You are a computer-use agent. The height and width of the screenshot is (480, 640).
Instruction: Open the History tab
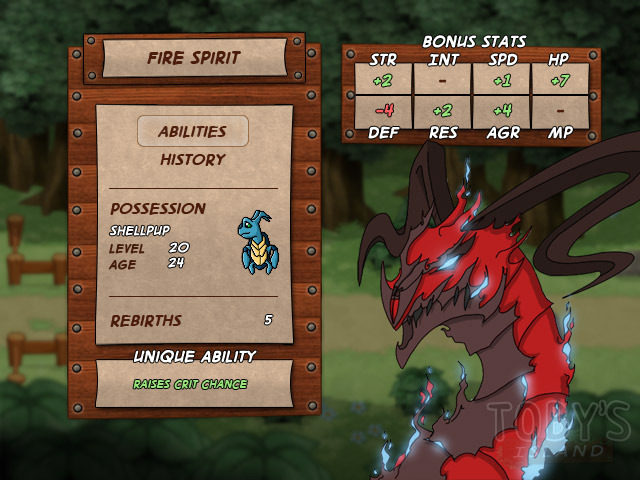tap(192, 159)
